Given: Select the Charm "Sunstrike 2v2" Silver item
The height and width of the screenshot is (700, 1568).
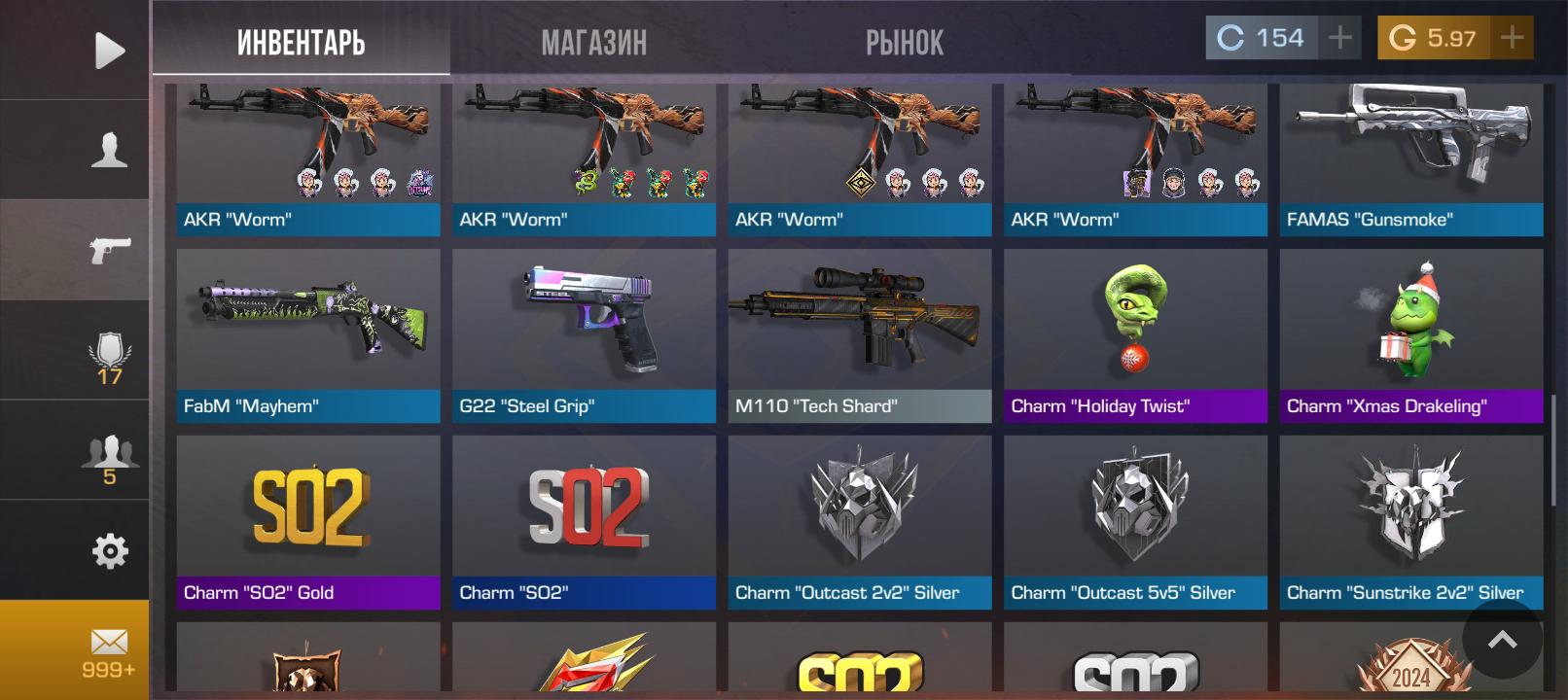Looking at the screenshot, I should coord(1410,521).
